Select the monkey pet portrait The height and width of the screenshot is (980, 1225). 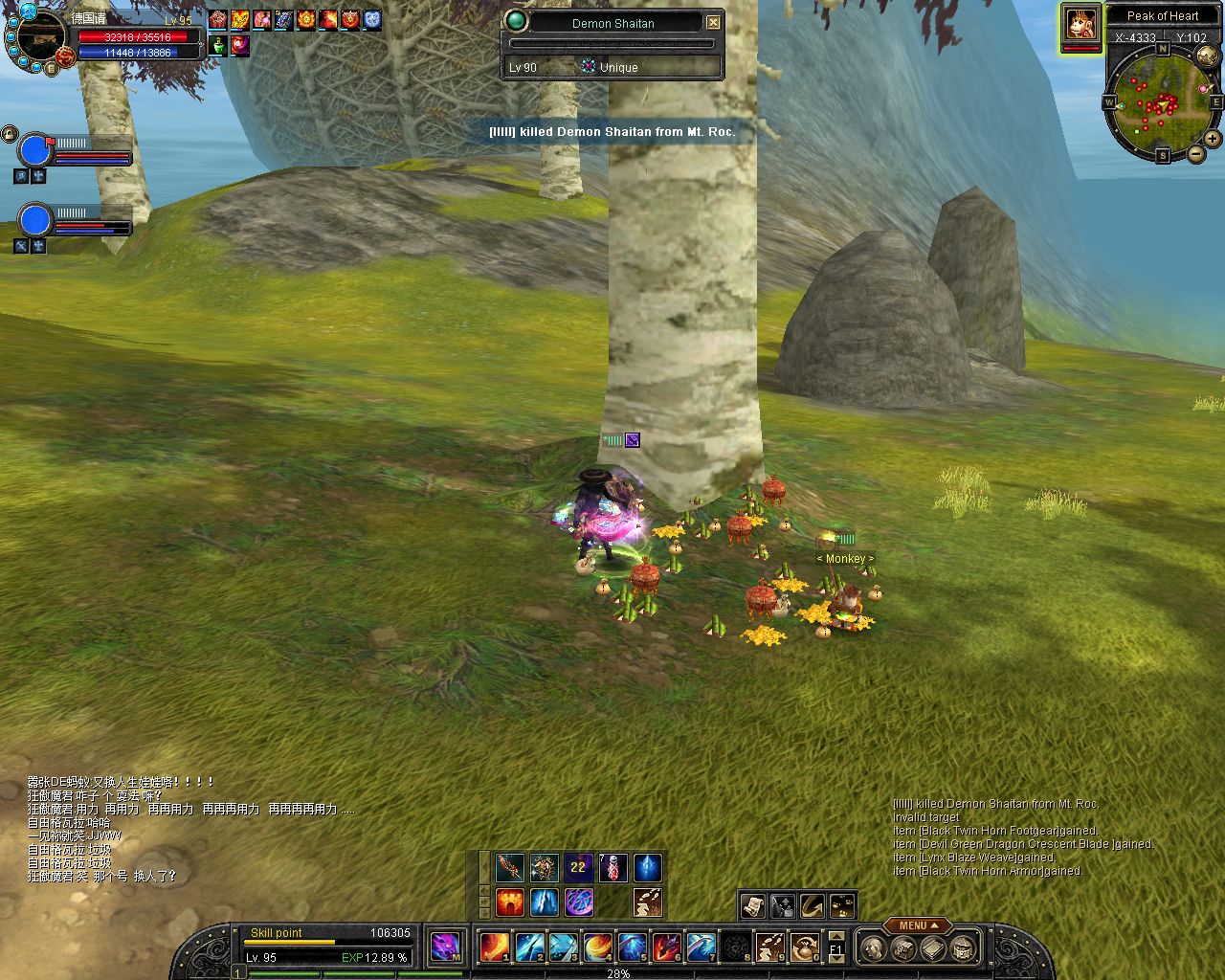point(1080,25)
